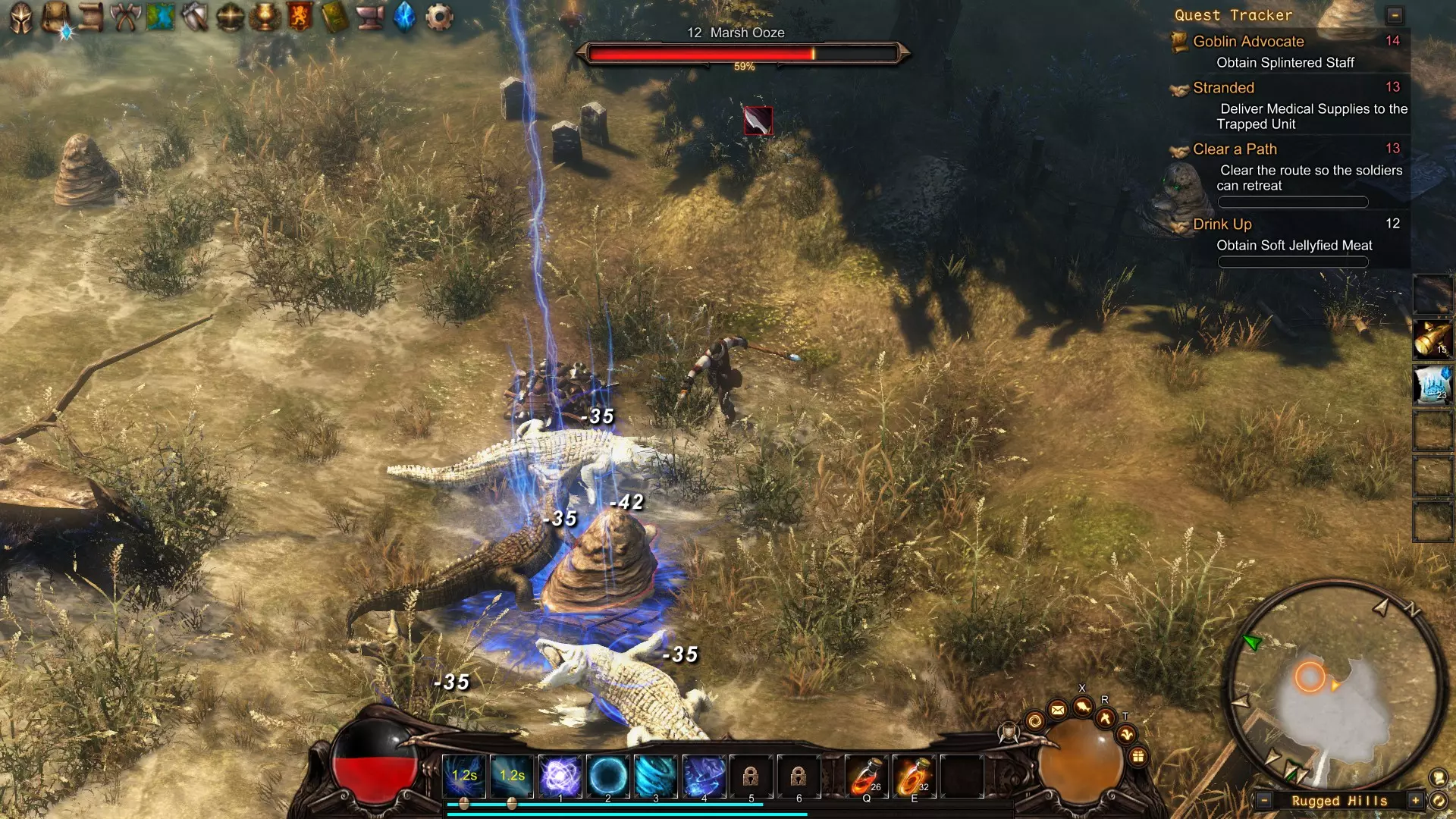The width and height of the screenshot is (1456, 819).
Task: Open the mail envelope button
Action: 1058,710
